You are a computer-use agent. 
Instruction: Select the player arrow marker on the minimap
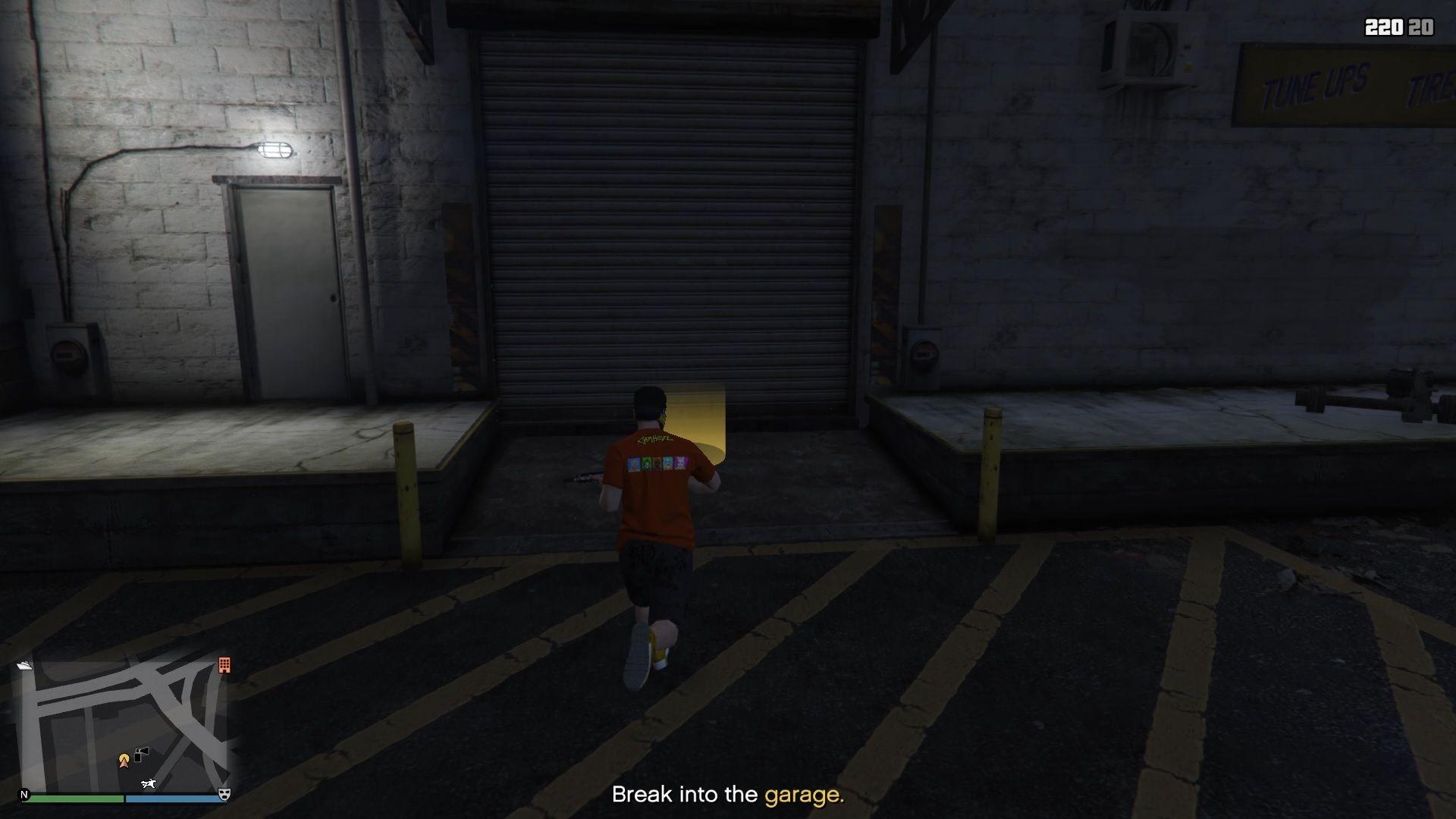coord(124,762)
